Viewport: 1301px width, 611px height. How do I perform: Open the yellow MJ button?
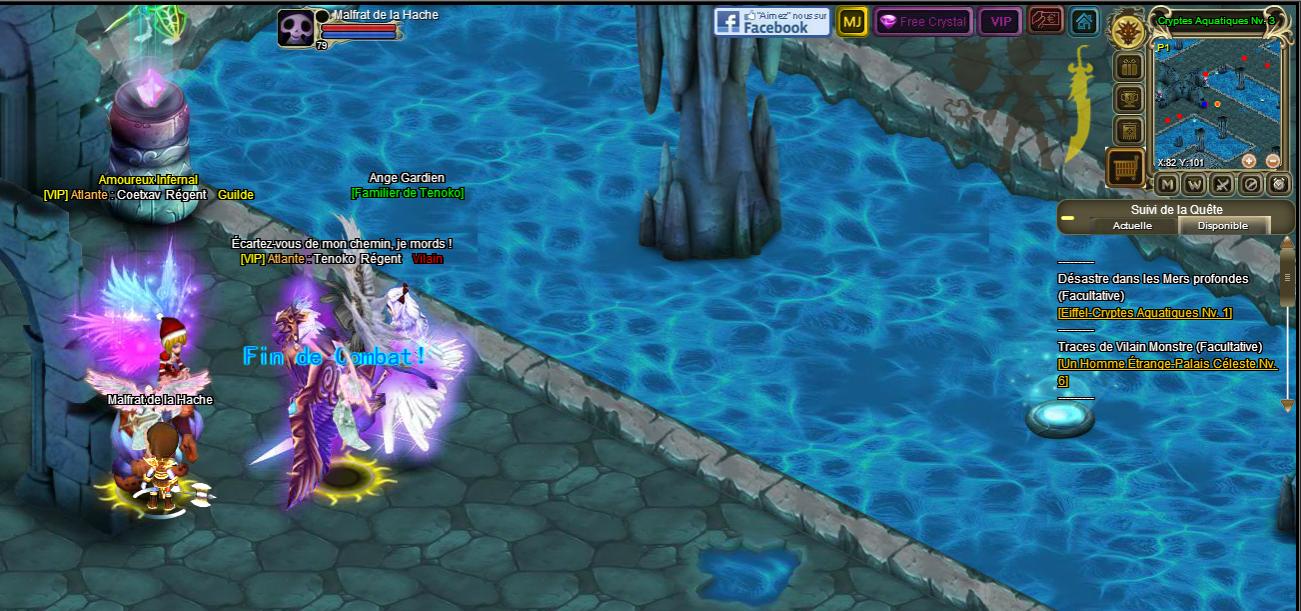click(852, 21)
